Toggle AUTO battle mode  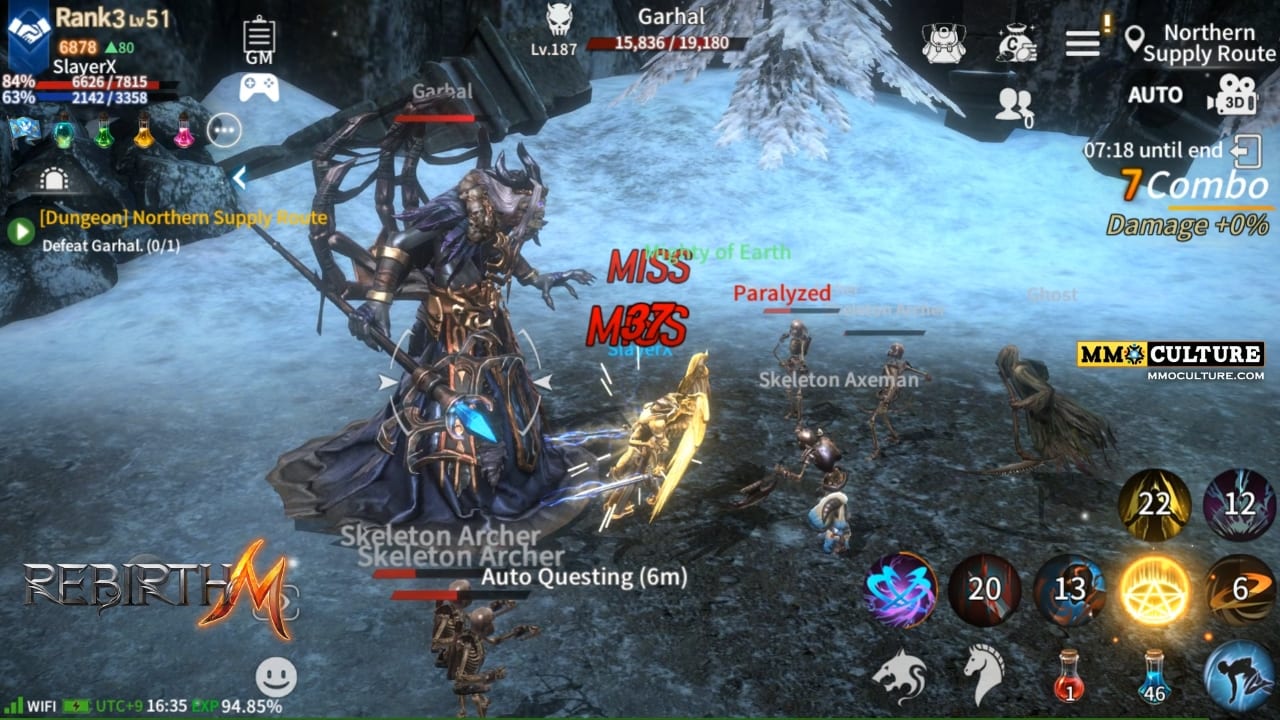(1155, 95)
